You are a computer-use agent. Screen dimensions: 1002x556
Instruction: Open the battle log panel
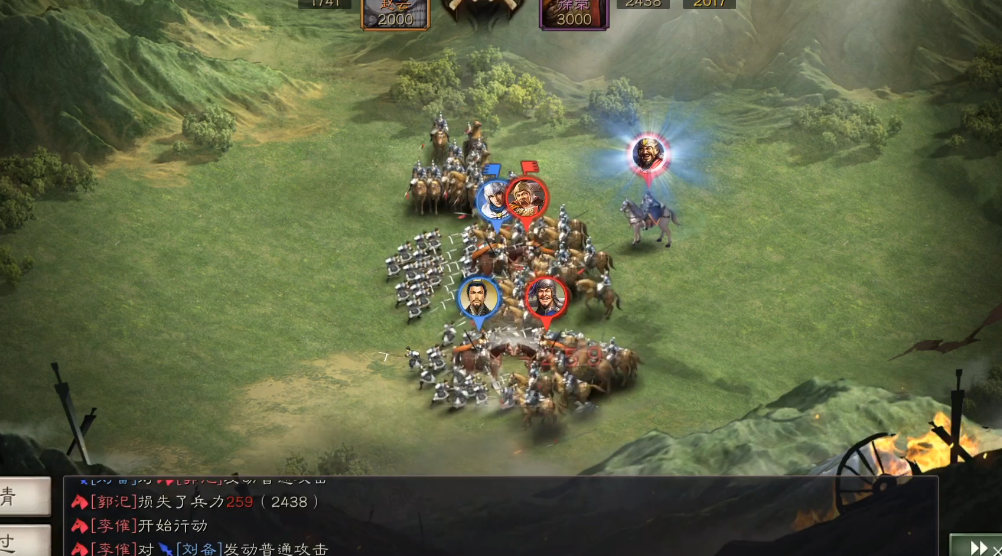[500, 516]
